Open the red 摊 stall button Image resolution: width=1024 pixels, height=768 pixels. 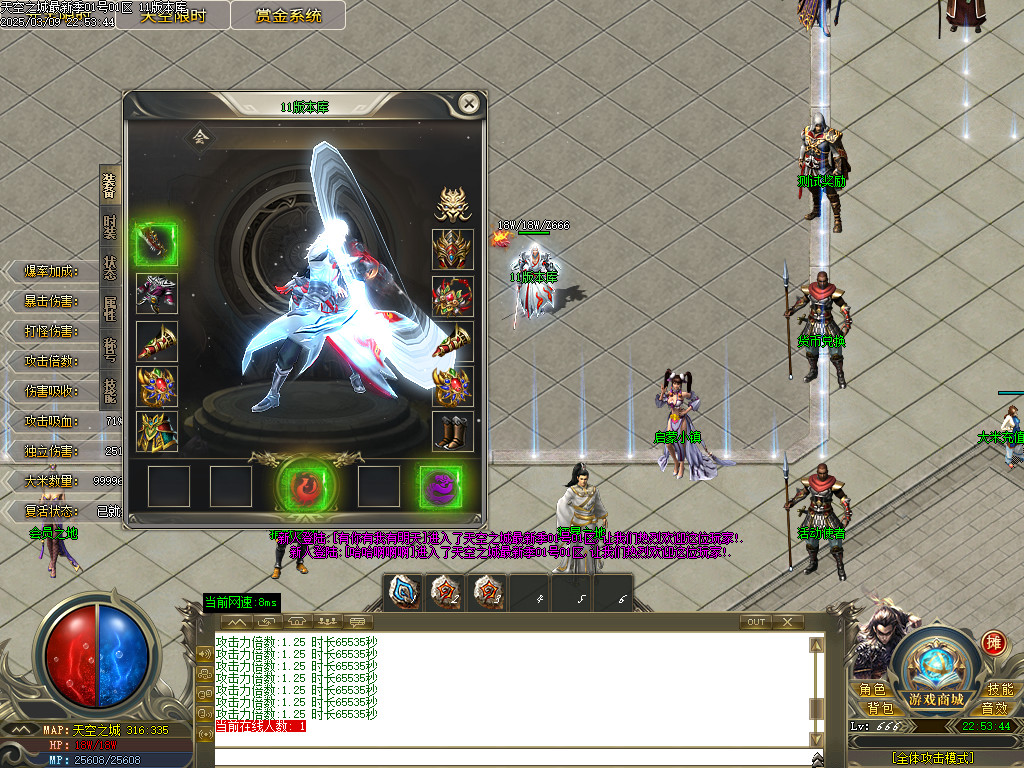pyautogui.click(x=993, y=642)
